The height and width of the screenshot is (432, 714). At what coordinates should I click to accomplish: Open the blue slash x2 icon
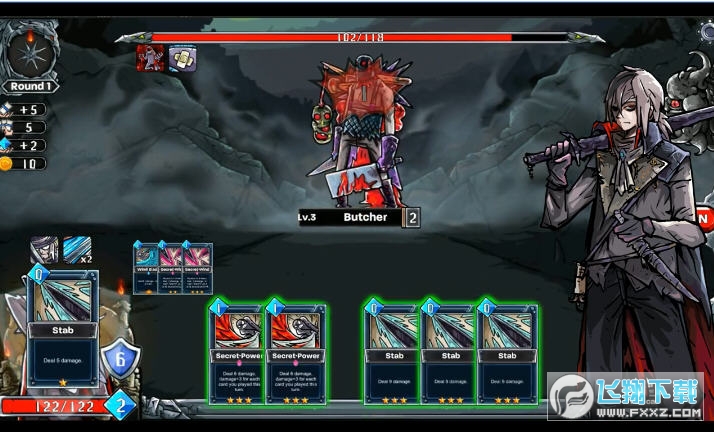tap(77, 250)
